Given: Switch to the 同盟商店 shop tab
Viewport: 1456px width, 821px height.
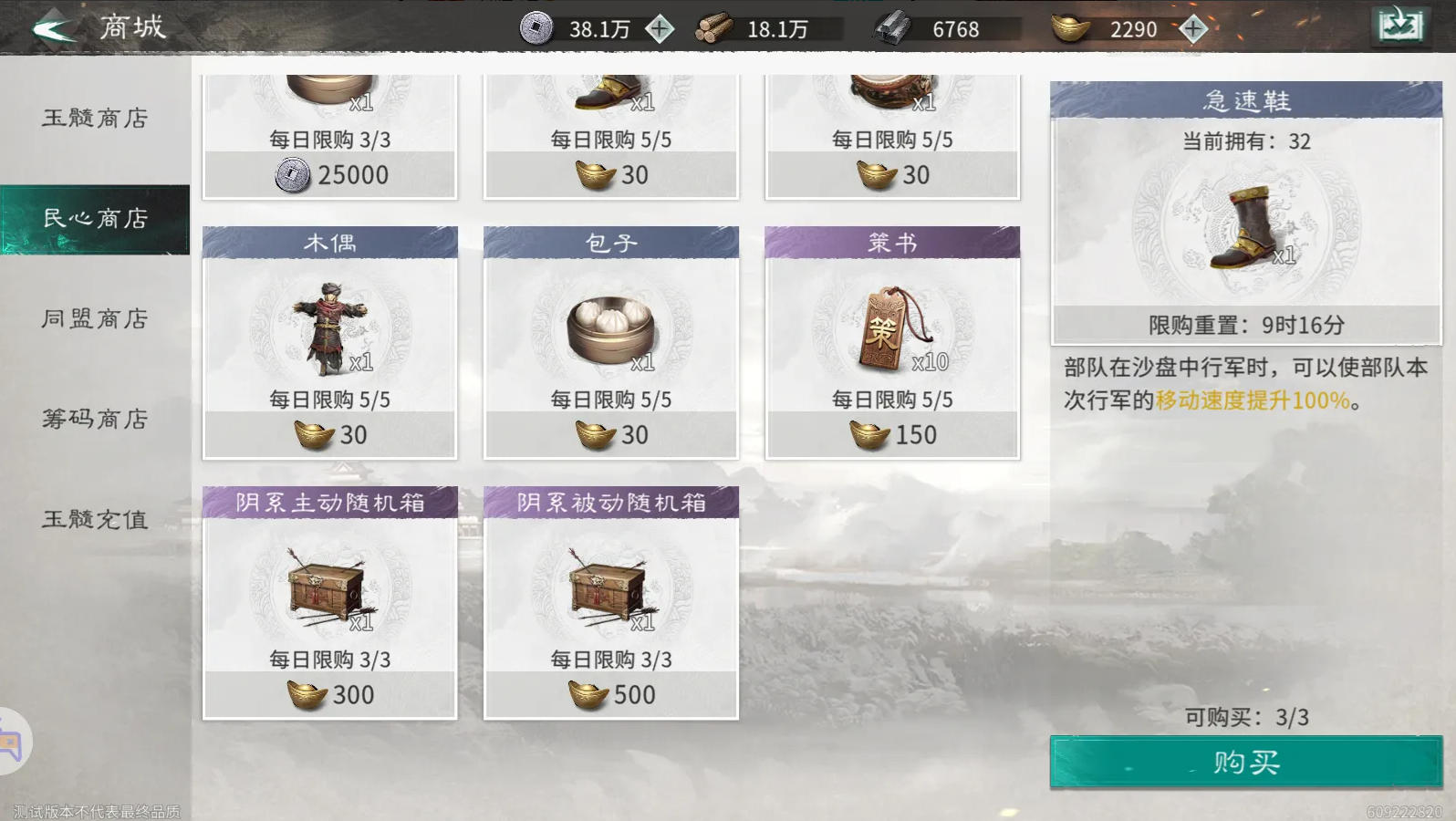Looking at the screenshot, I should click(x=94, y=319).
